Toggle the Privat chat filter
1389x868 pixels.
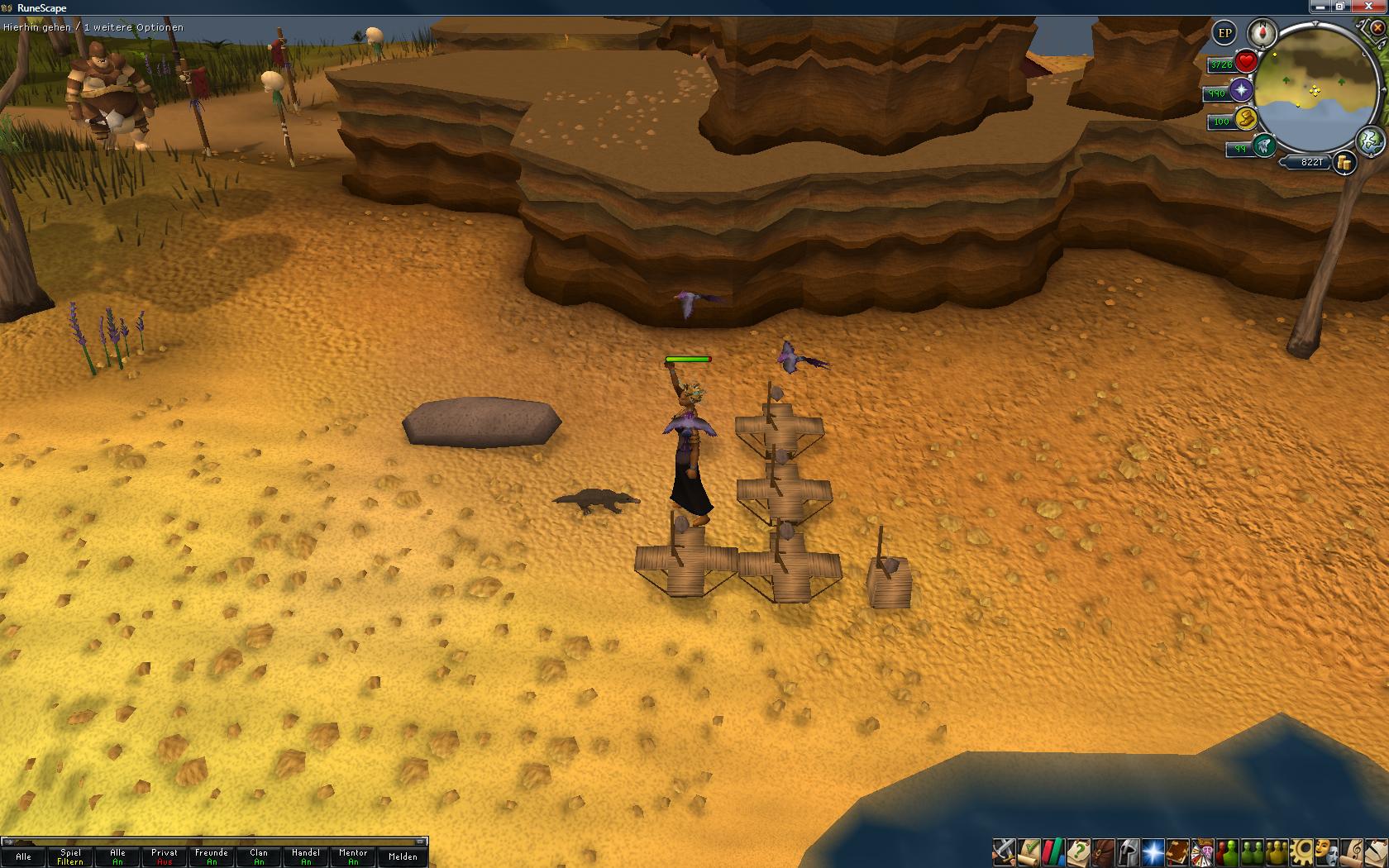point(165,856)
